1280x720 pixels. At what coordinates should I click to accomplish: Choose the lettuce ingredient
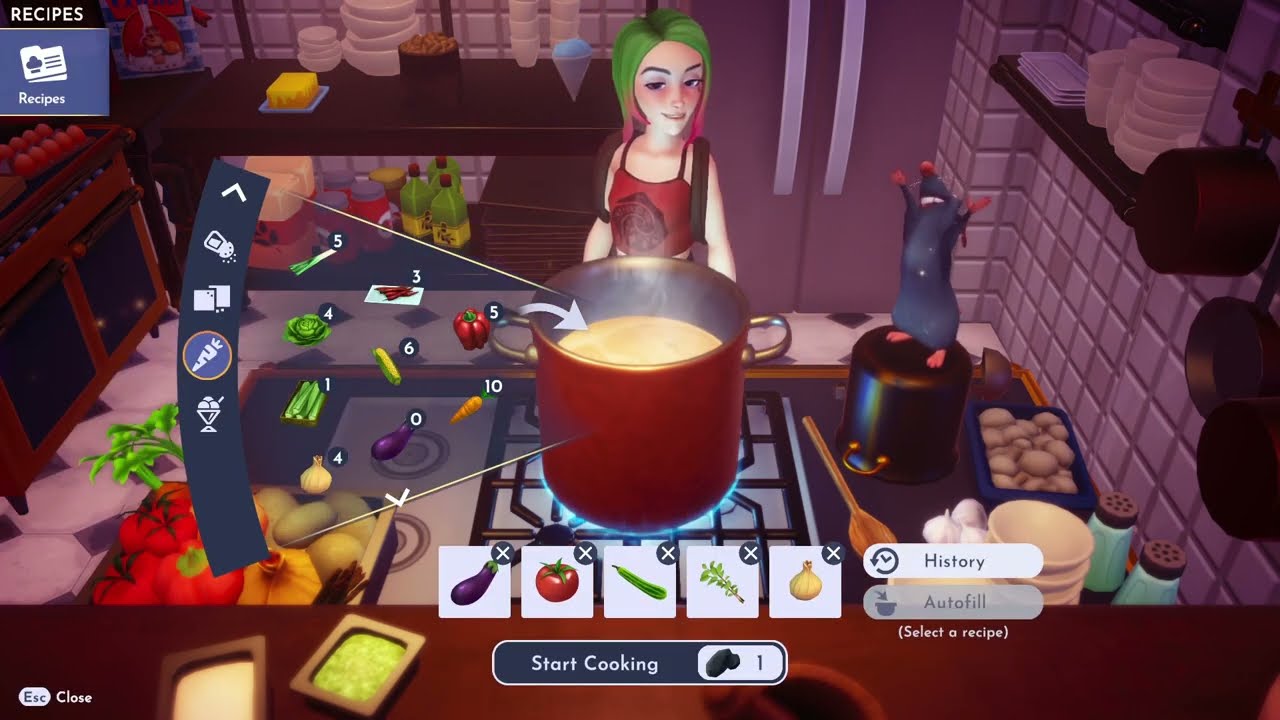coord(305,329)
